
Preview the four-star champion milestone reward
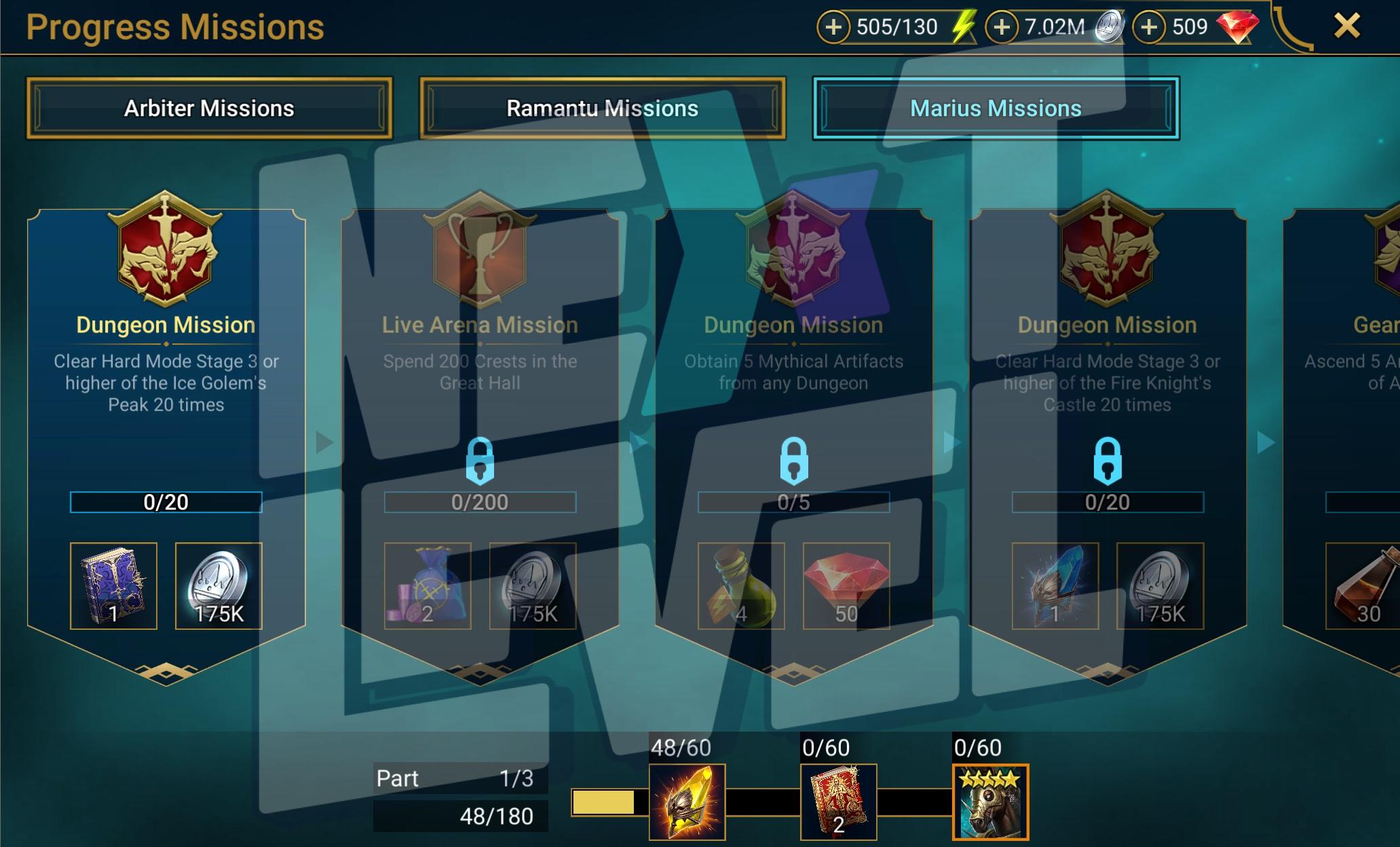pos(990,802)
